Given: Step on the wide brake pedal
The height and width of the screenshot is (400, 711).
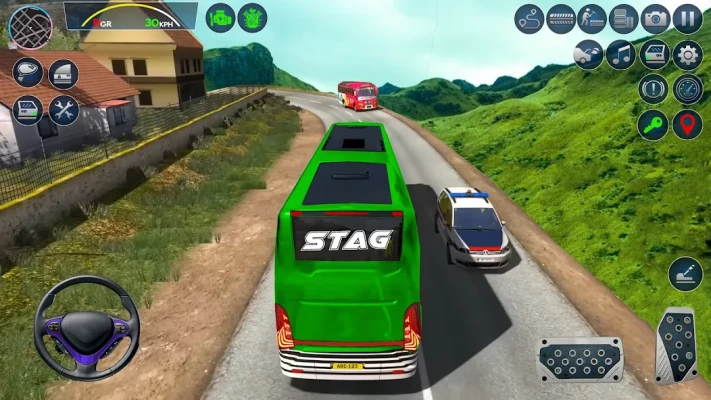Looking at the screenshot, I should coord(580,358).
